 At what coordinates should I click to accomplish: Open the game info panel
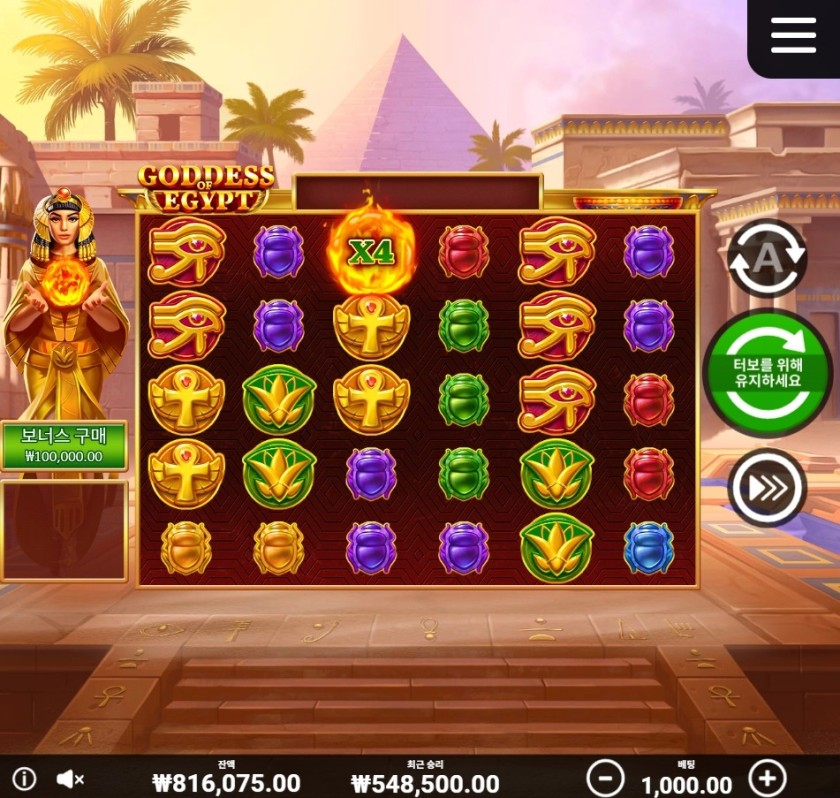point(24,778)
